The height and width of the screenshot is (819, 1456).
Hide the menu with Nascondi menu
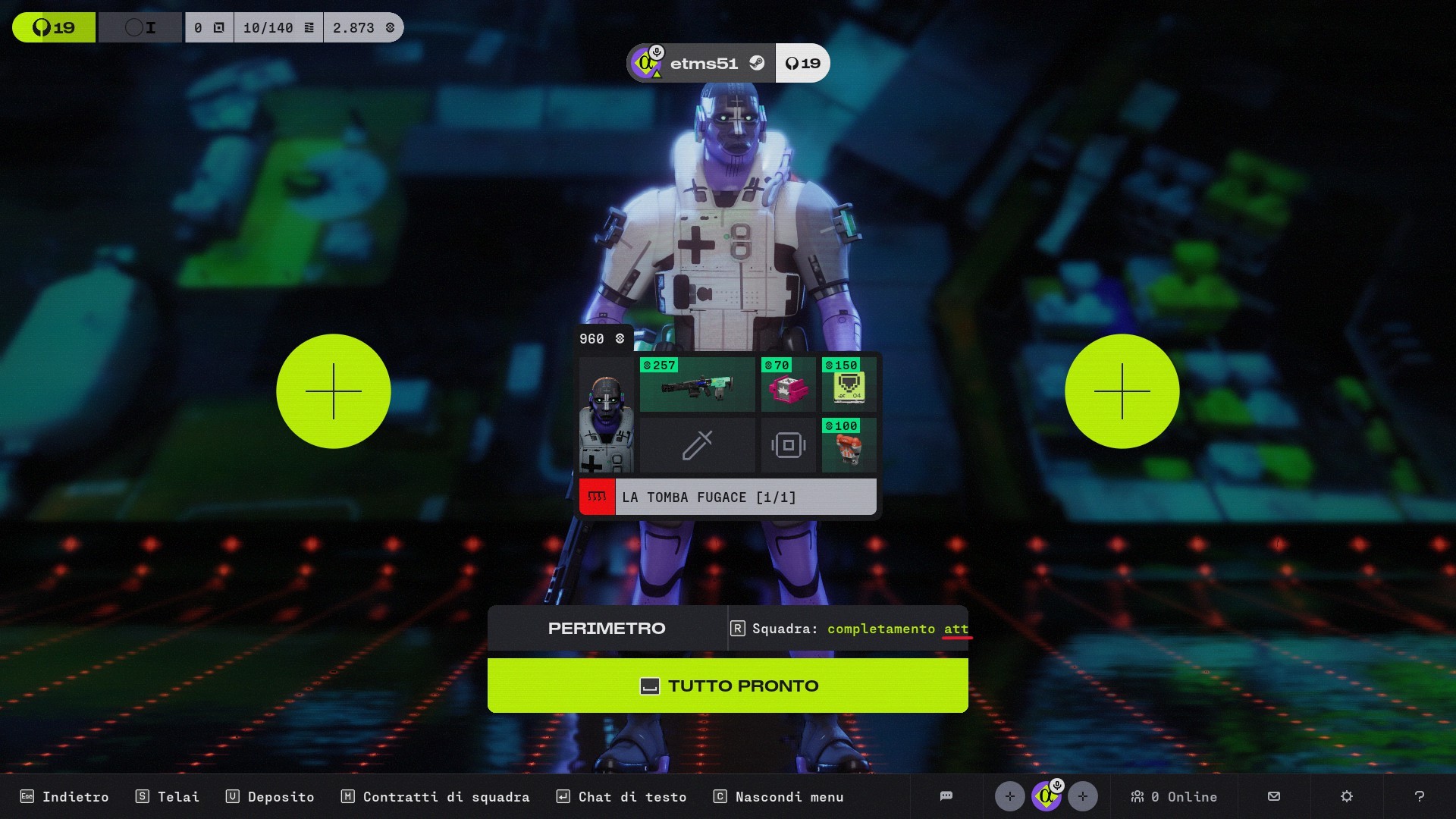click(779, 797)
